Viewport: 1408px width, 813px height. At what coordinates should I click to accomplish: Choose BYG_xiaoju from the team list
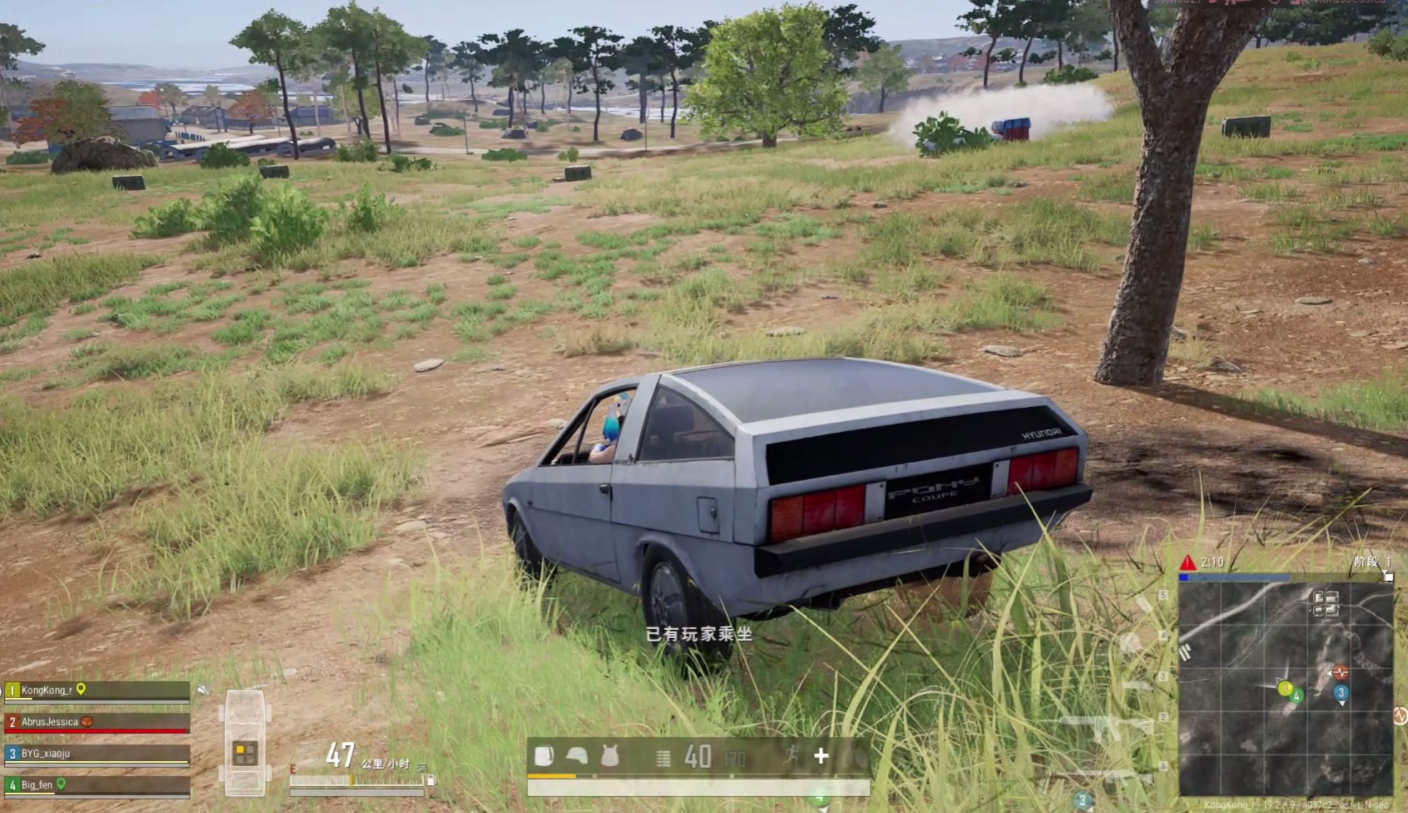pos(97,753)
